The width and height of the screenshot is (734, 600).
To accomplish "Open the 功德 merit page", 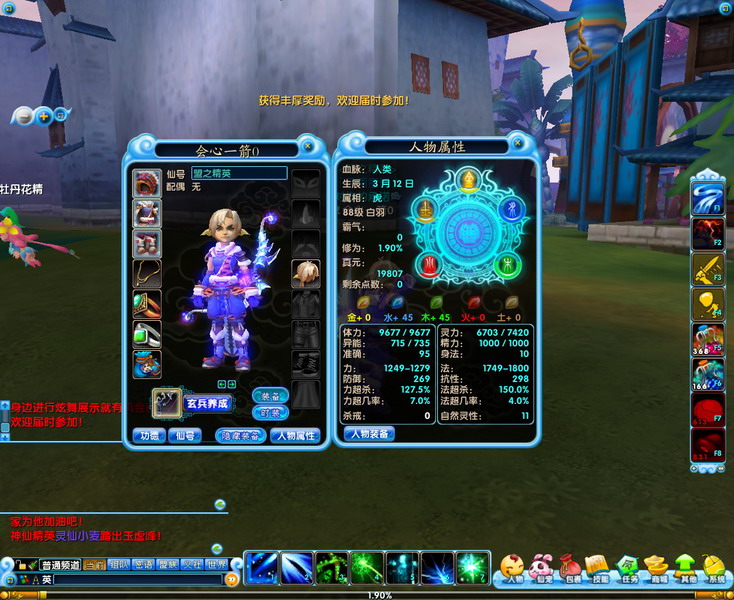I will 149,435.
